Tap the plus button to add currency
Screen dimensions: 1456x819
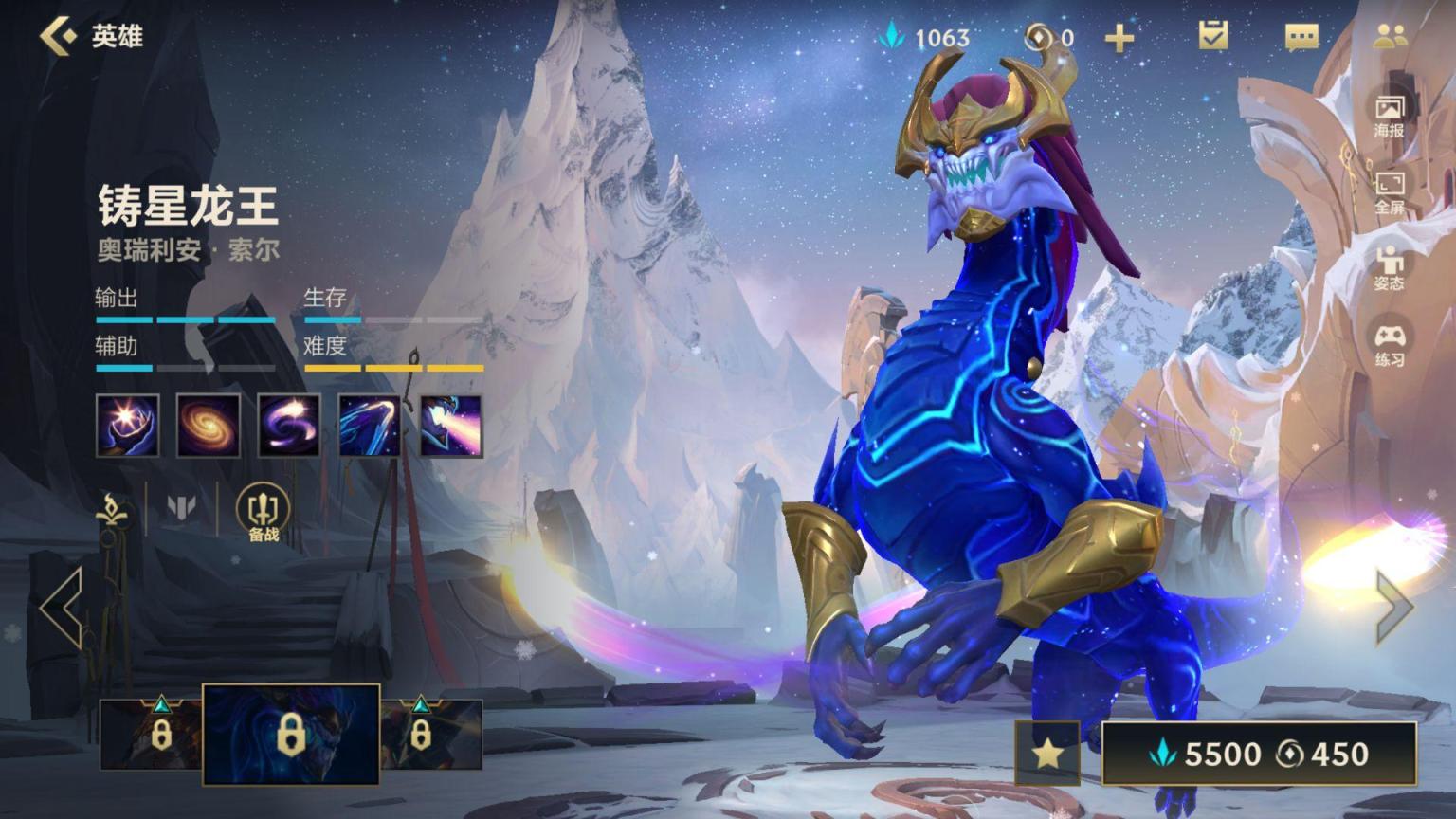point(1119,38)
